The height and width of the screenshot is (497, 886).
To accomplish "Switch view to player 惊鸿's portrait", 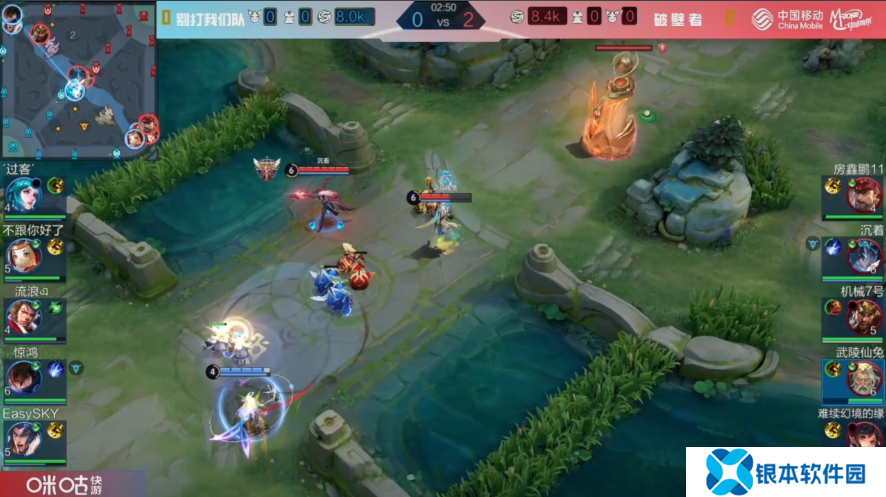I will point(22,378).
